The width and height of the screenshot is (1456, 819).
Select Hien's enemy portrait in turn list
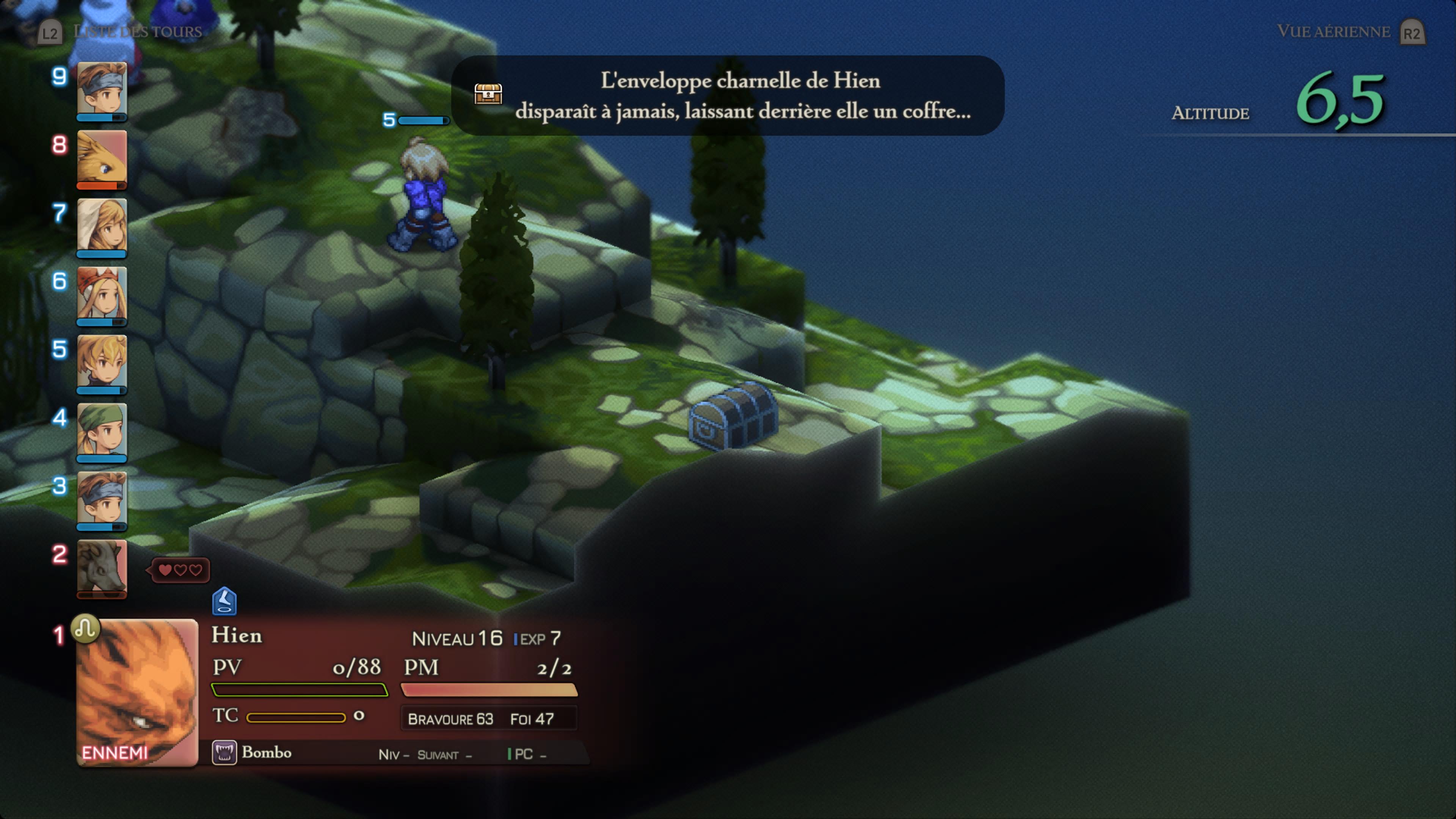(x=137, y=692)
